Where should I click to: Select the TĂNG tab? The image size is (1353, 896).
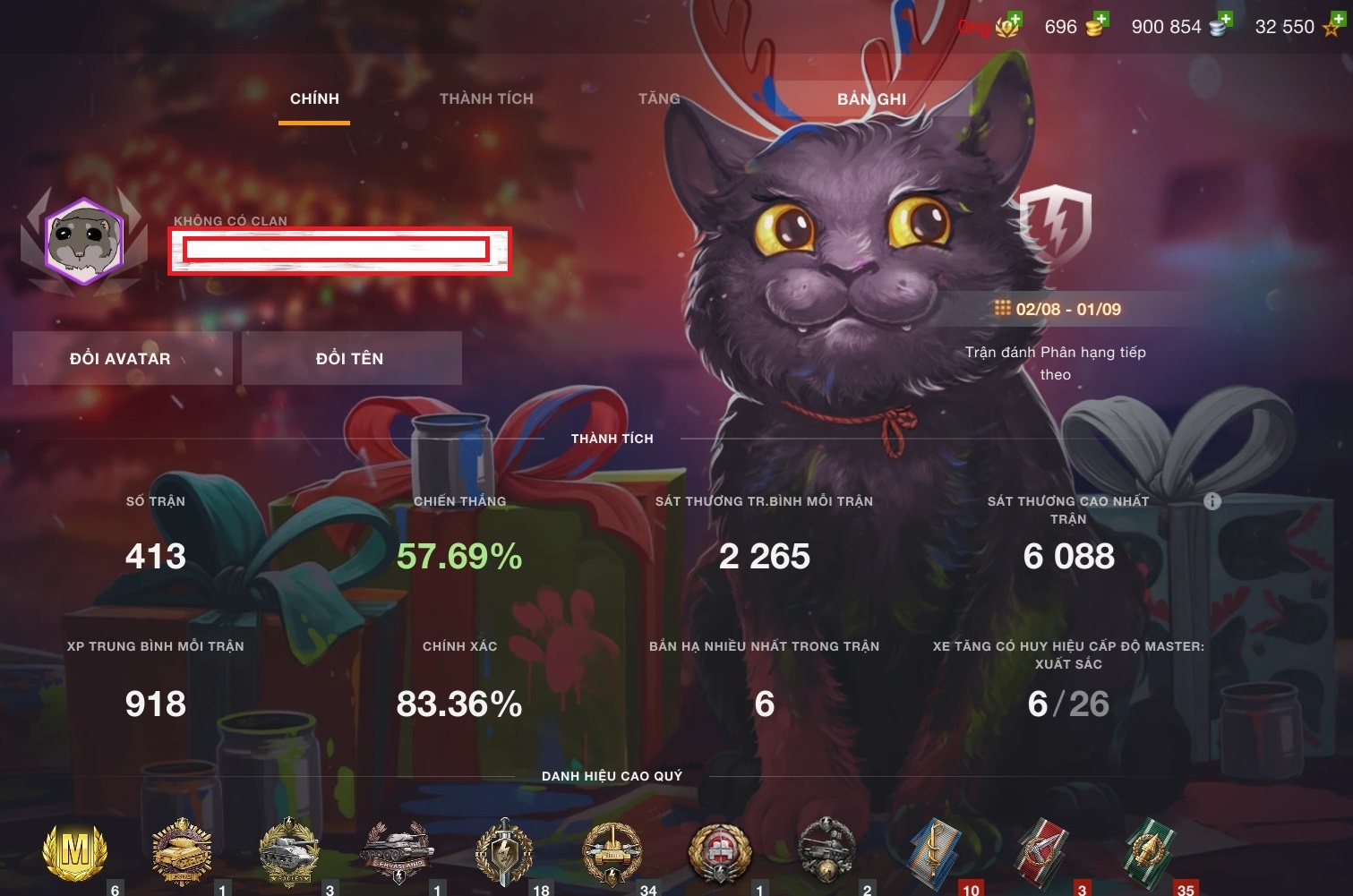click(x=659, y=98)
